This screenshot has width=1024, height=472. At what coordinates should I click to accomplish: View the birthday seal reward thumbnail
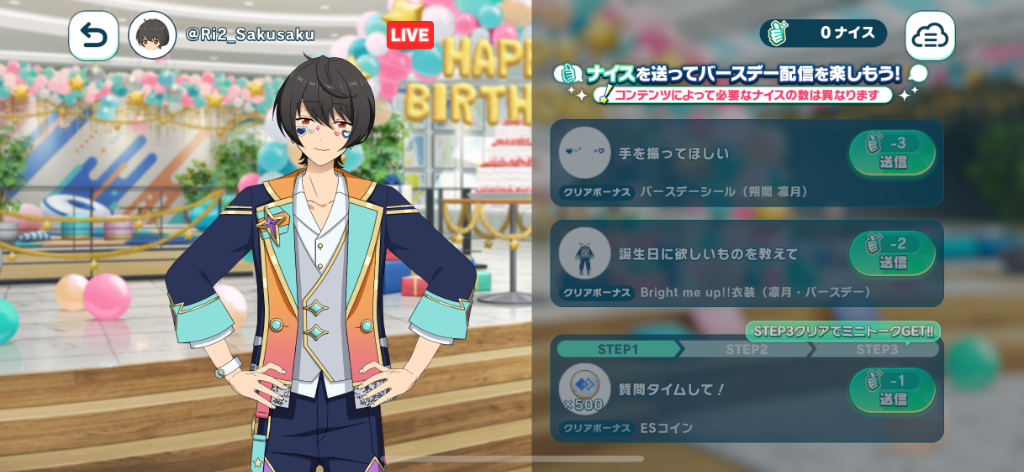tap(584, 153)
